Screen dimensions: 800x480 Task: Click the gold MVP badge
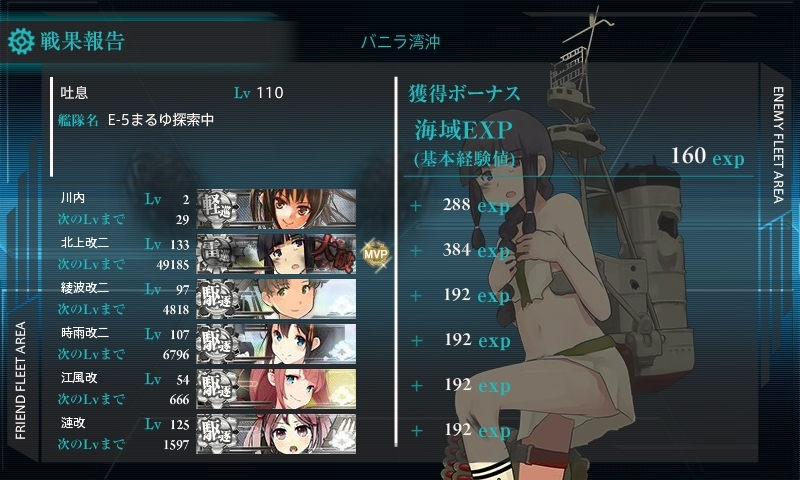pos(374,252)
